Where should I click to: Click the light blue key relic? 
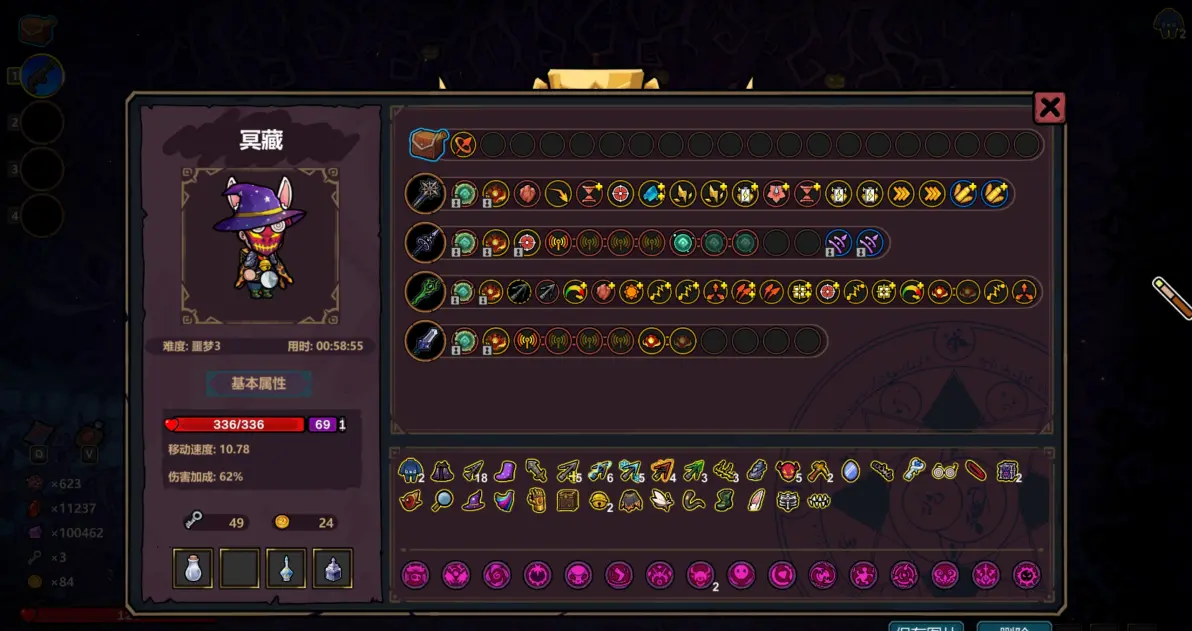[x=913, y=470]
